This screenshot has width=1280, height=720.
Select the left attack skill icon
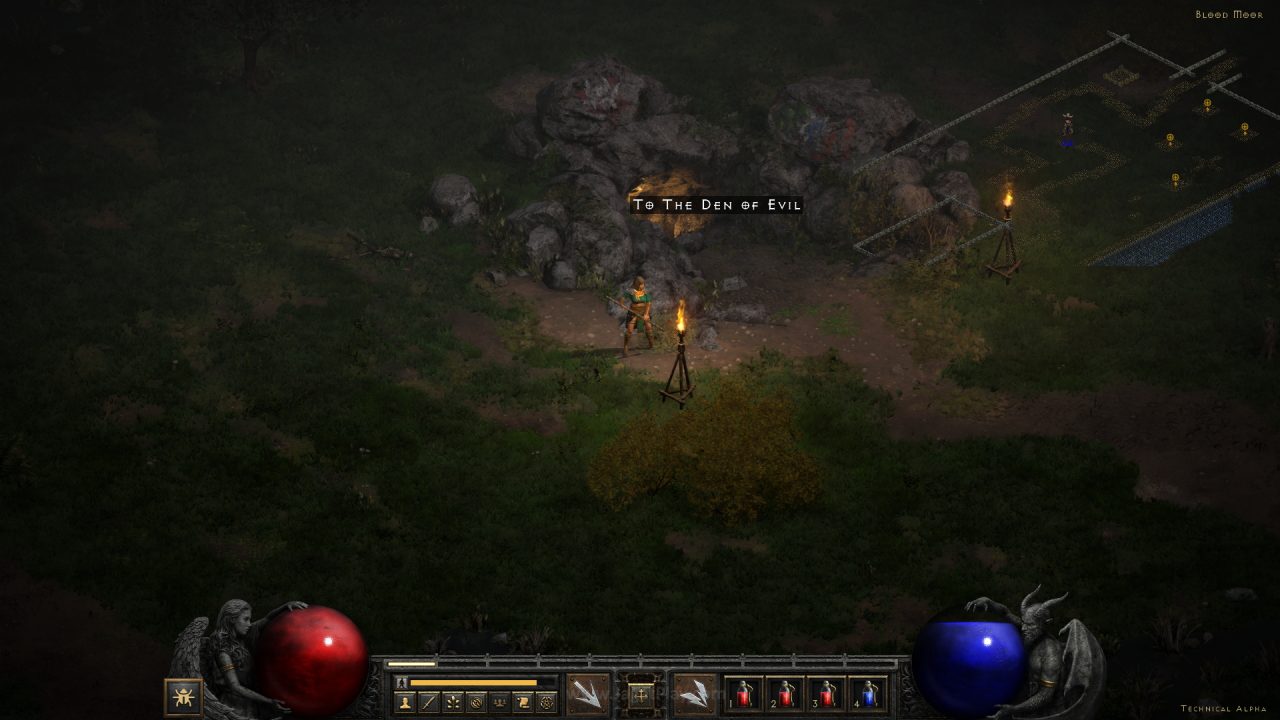(x=587, y=693)
